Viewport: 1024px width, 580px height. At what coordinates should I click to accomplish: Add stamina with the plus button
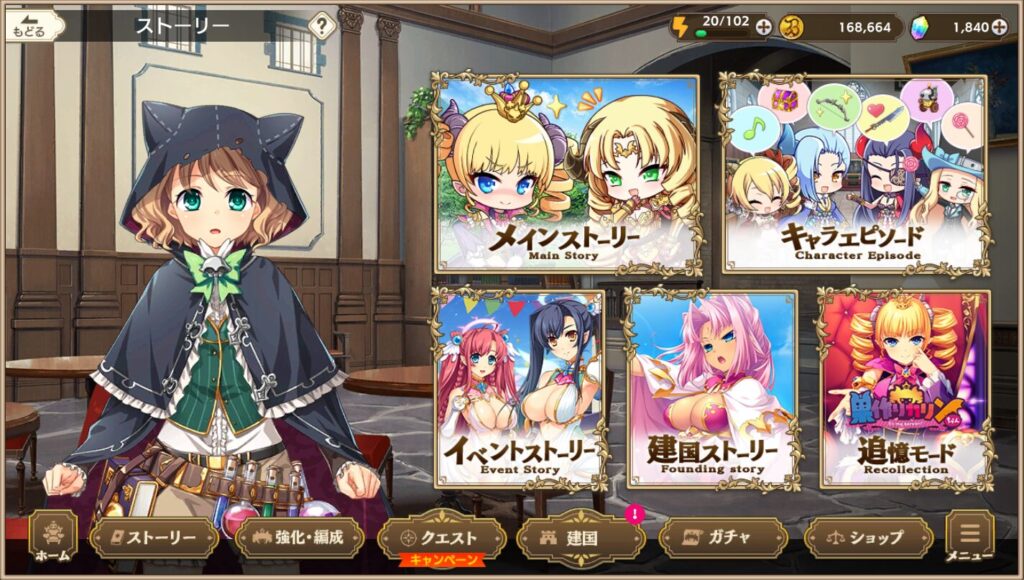[x=764, y=27]
